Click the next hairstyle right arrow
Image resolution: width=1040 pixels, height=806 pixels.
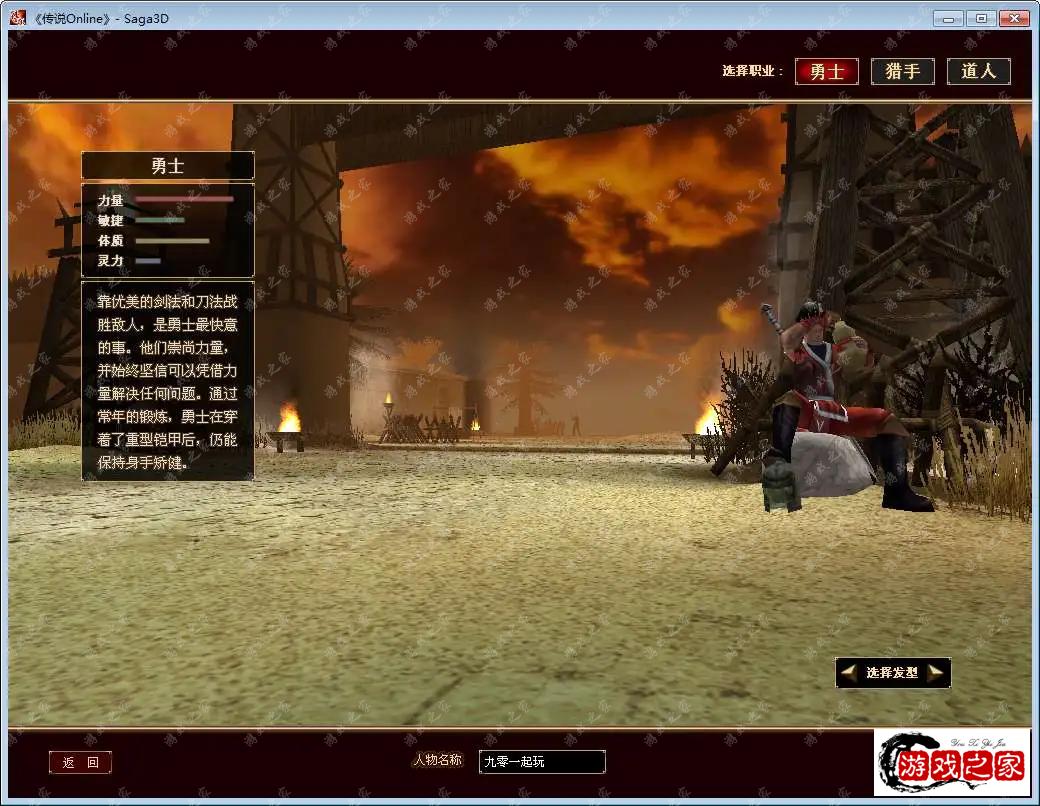936,673
